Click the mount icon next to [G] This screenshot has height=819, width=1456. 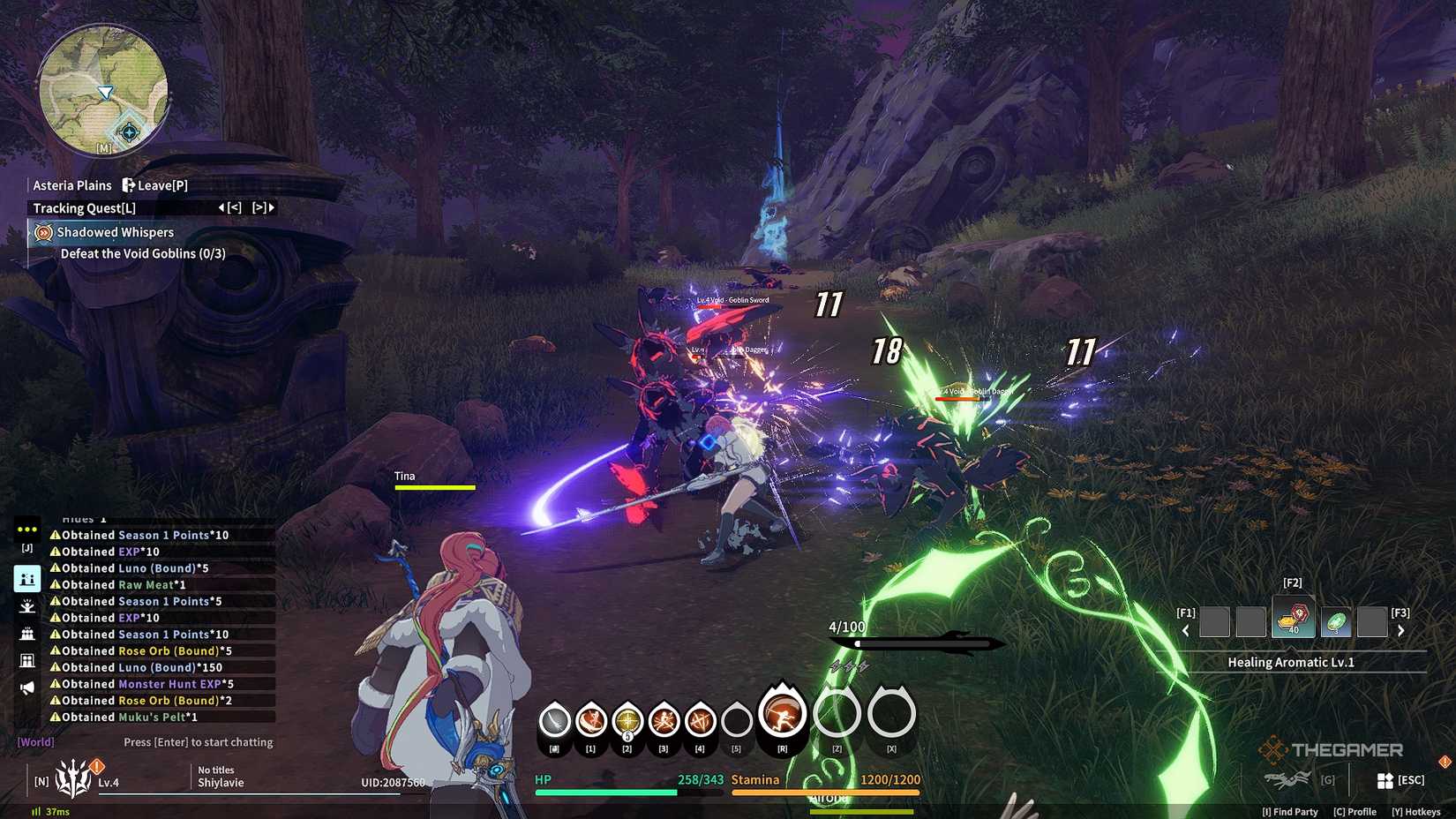[1288, 779]
